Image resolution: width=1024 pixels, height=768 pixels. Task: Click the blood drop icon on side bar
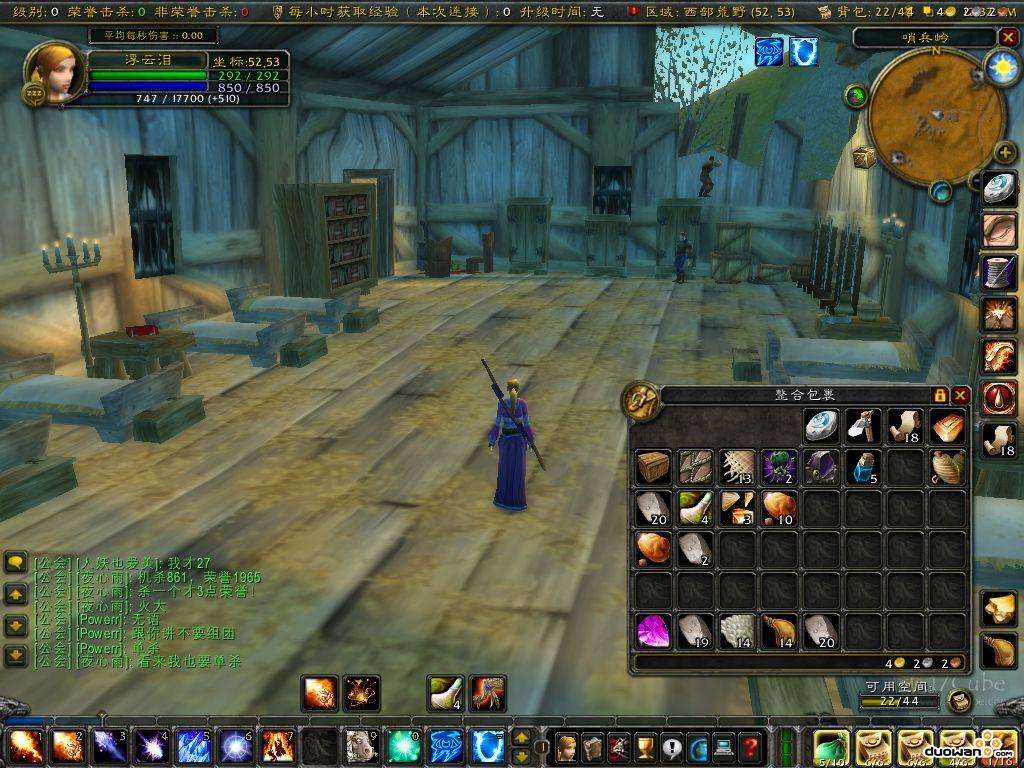(x=999, y=397)
